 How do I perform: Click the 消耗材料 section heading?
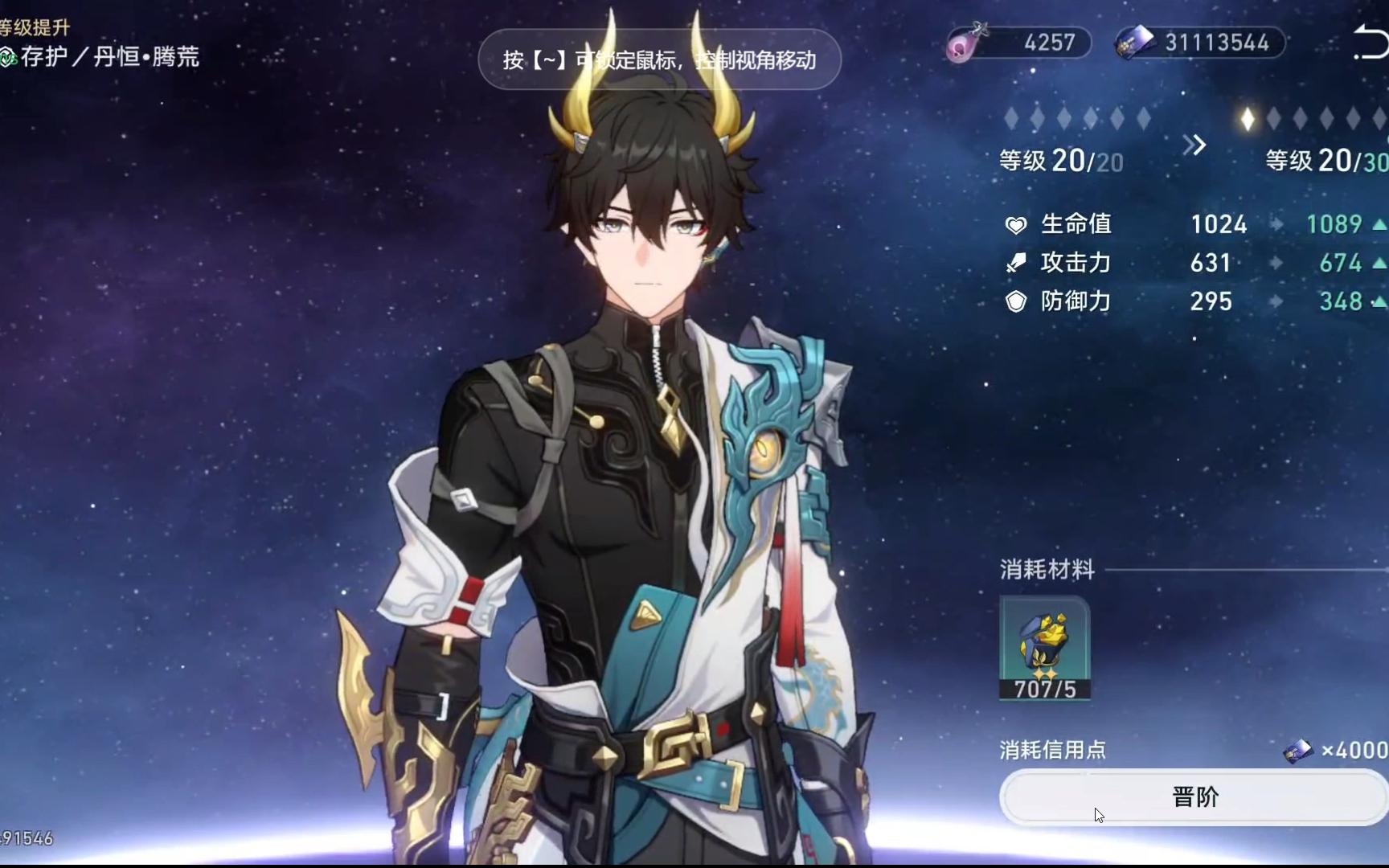[1045, 570]
